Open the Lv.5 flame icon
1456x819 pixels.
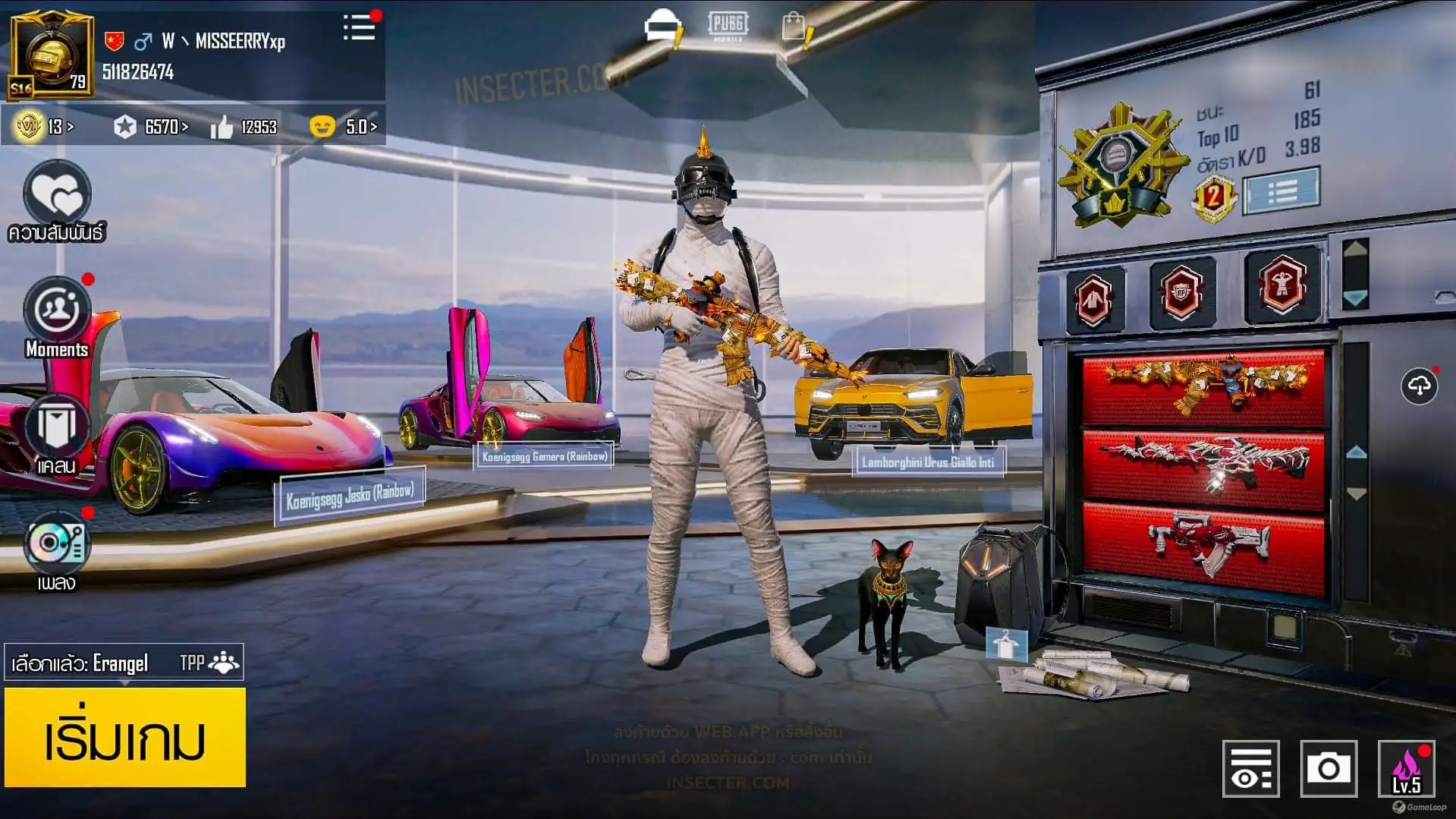1406,769
